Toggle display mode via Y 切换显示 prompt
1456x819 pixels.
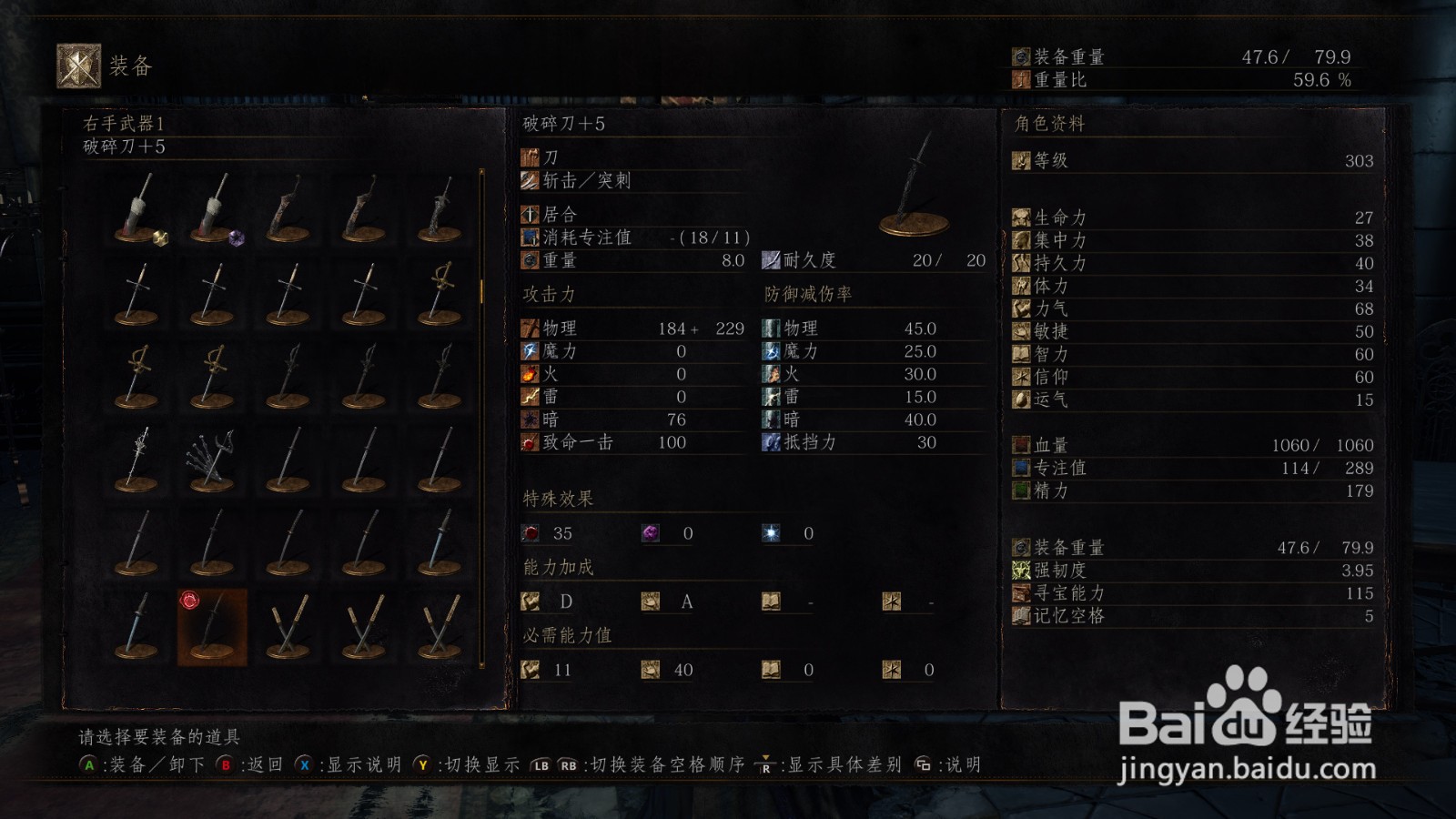(x=421, y=765)
